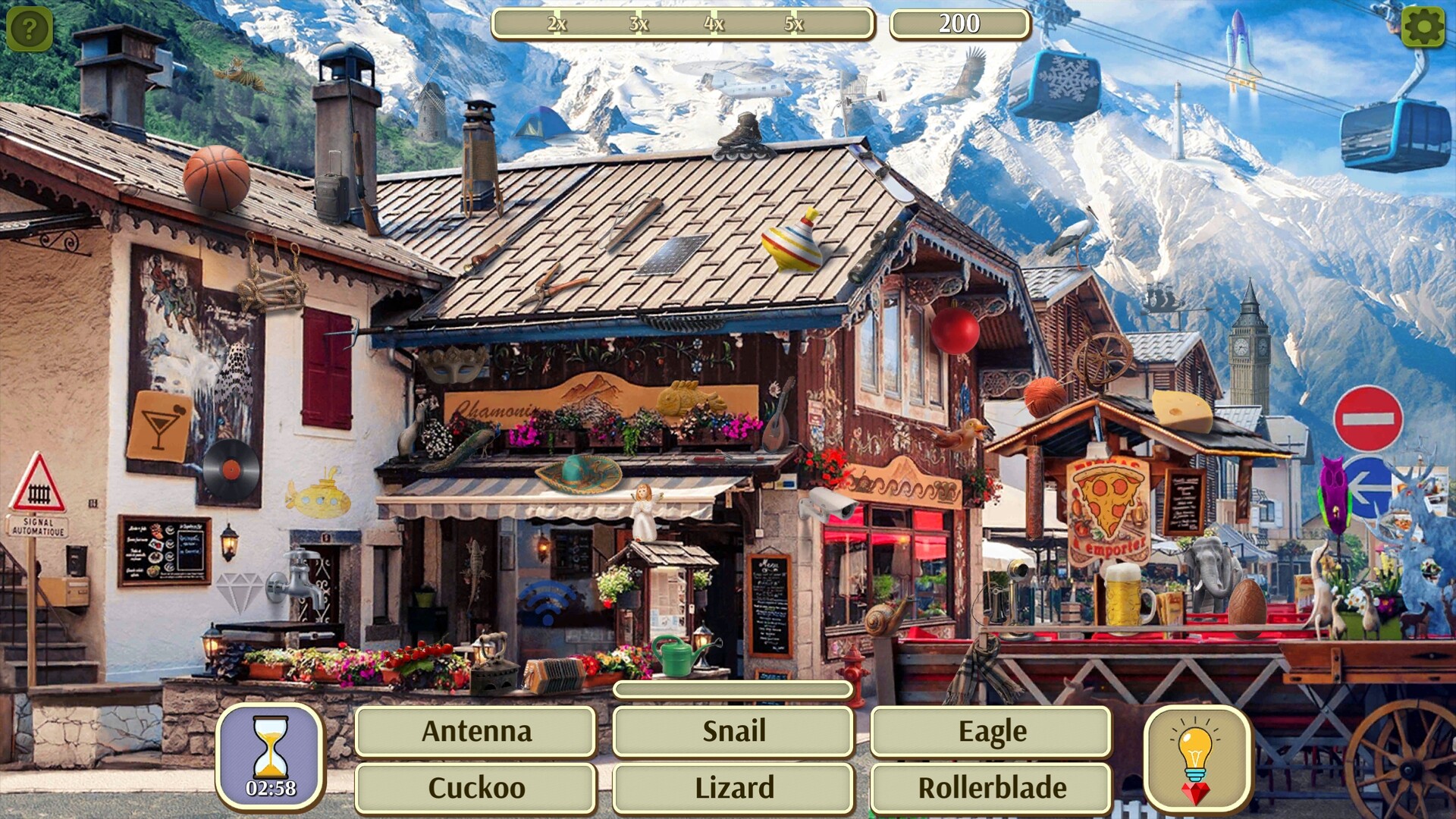Select the Antenna word button
The width and height of the screenshot is (1456, 819).
[x=476, y=731]
